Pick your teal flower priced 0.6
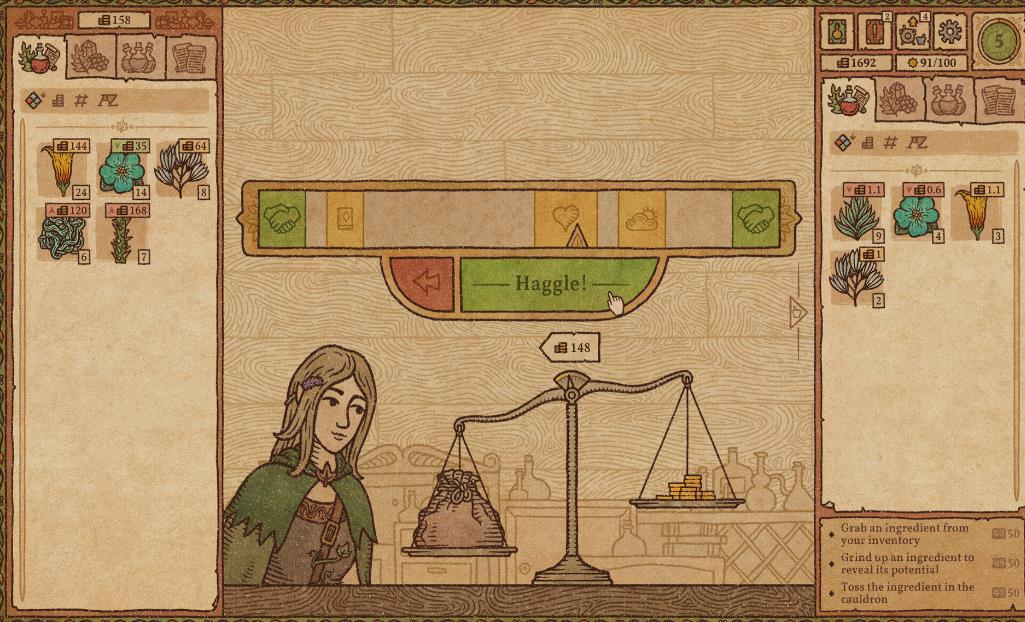The width and height of the screenshot is (1025, 622). pos(916,214)
